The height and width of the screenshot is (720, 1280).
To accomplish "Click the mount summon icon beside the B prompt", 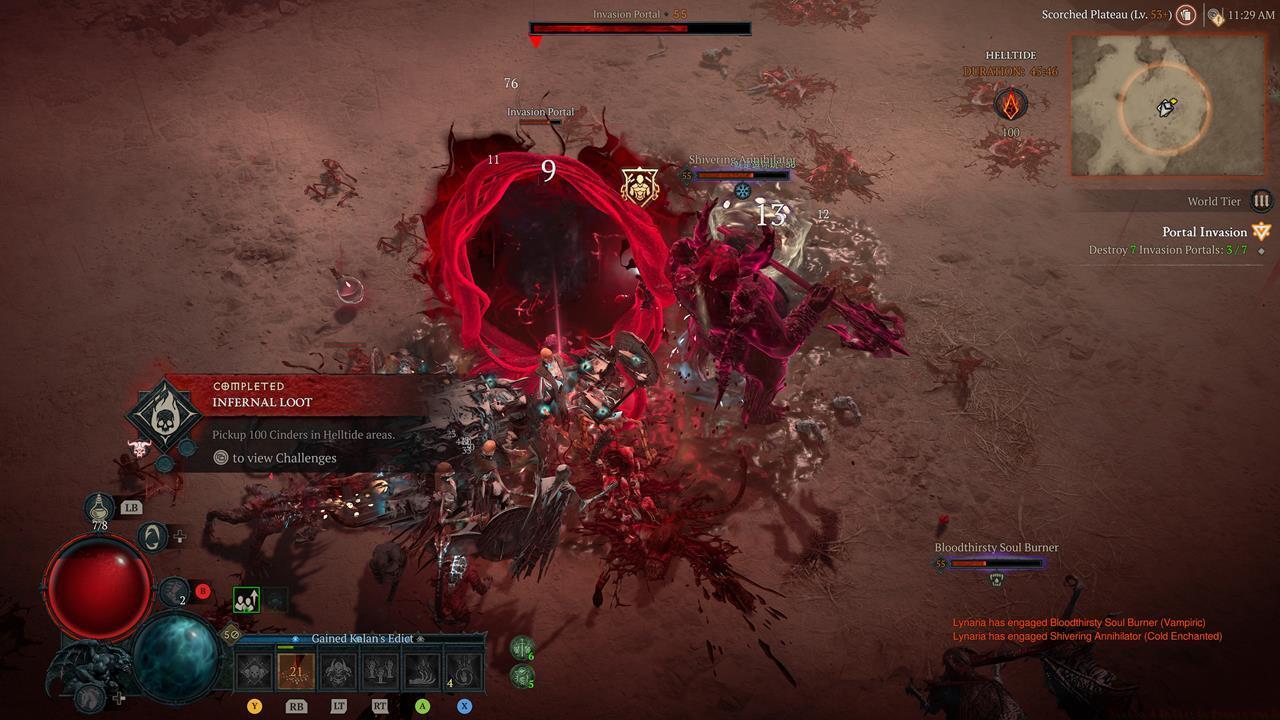I will click(x=174, y=590).
